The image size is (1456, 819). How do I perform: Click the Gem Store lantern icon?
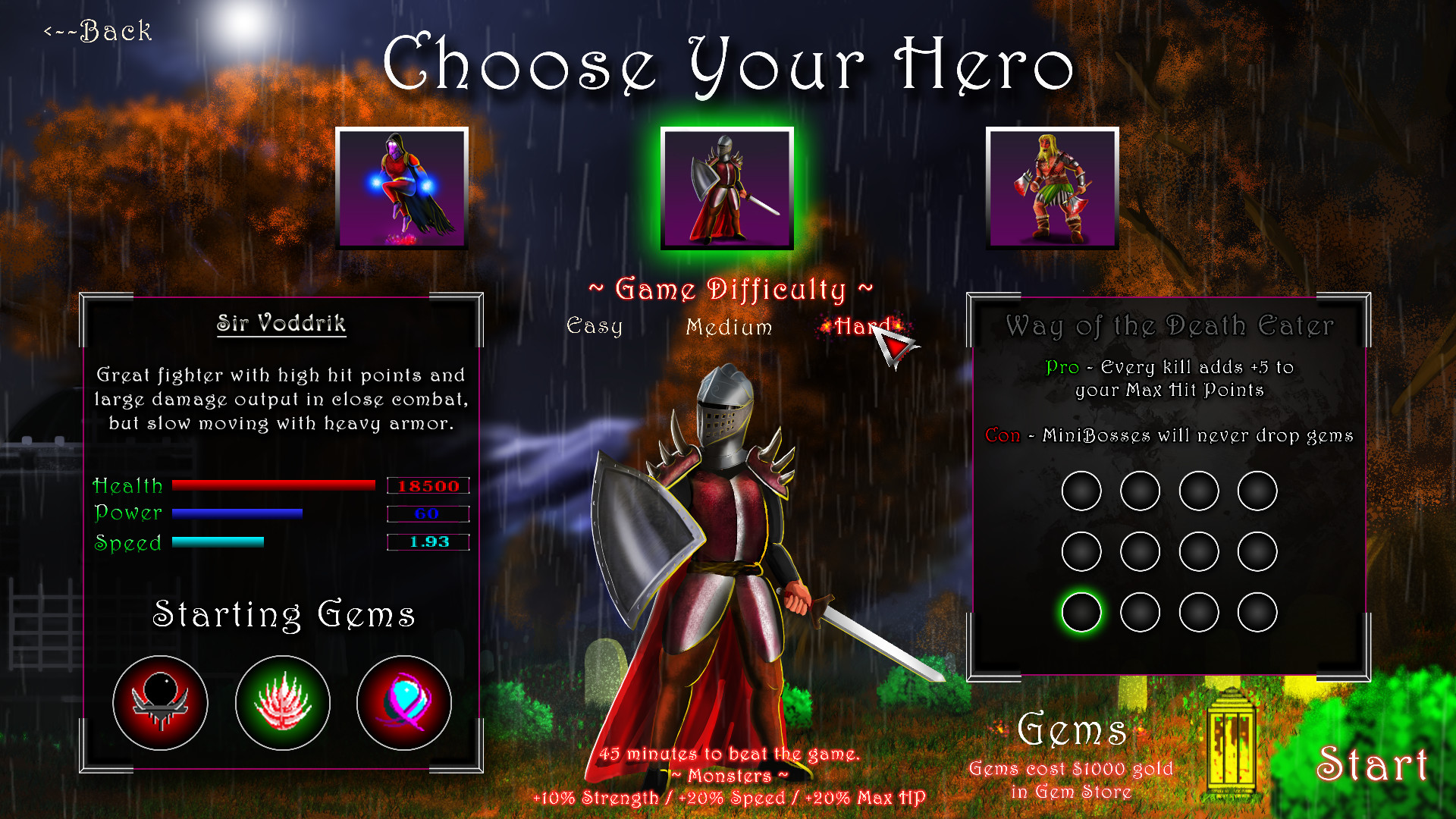coord(1232,739)
